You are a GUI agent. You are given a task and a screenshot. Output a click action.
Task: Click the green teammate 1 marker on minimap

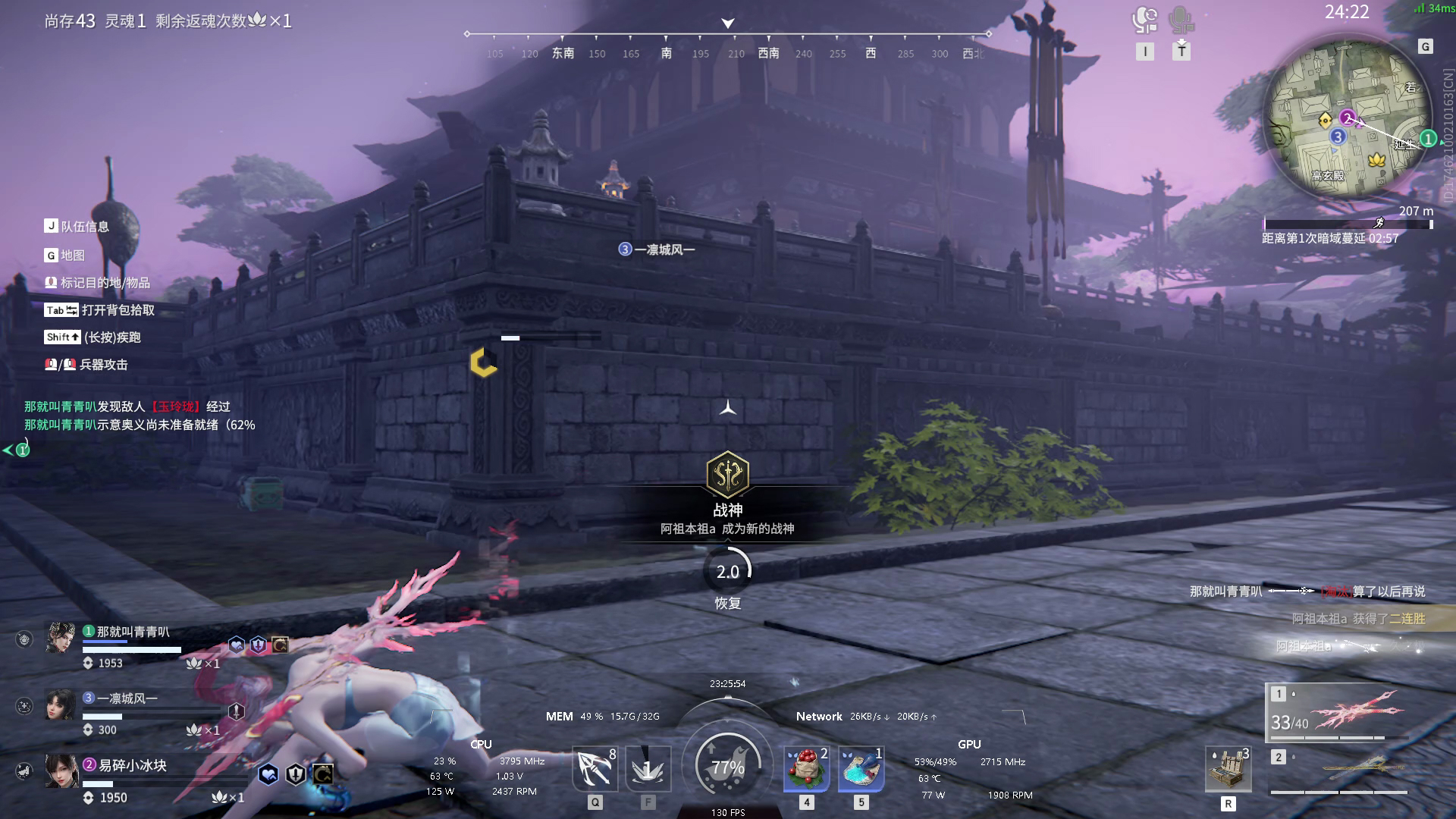click(1427, 139)
